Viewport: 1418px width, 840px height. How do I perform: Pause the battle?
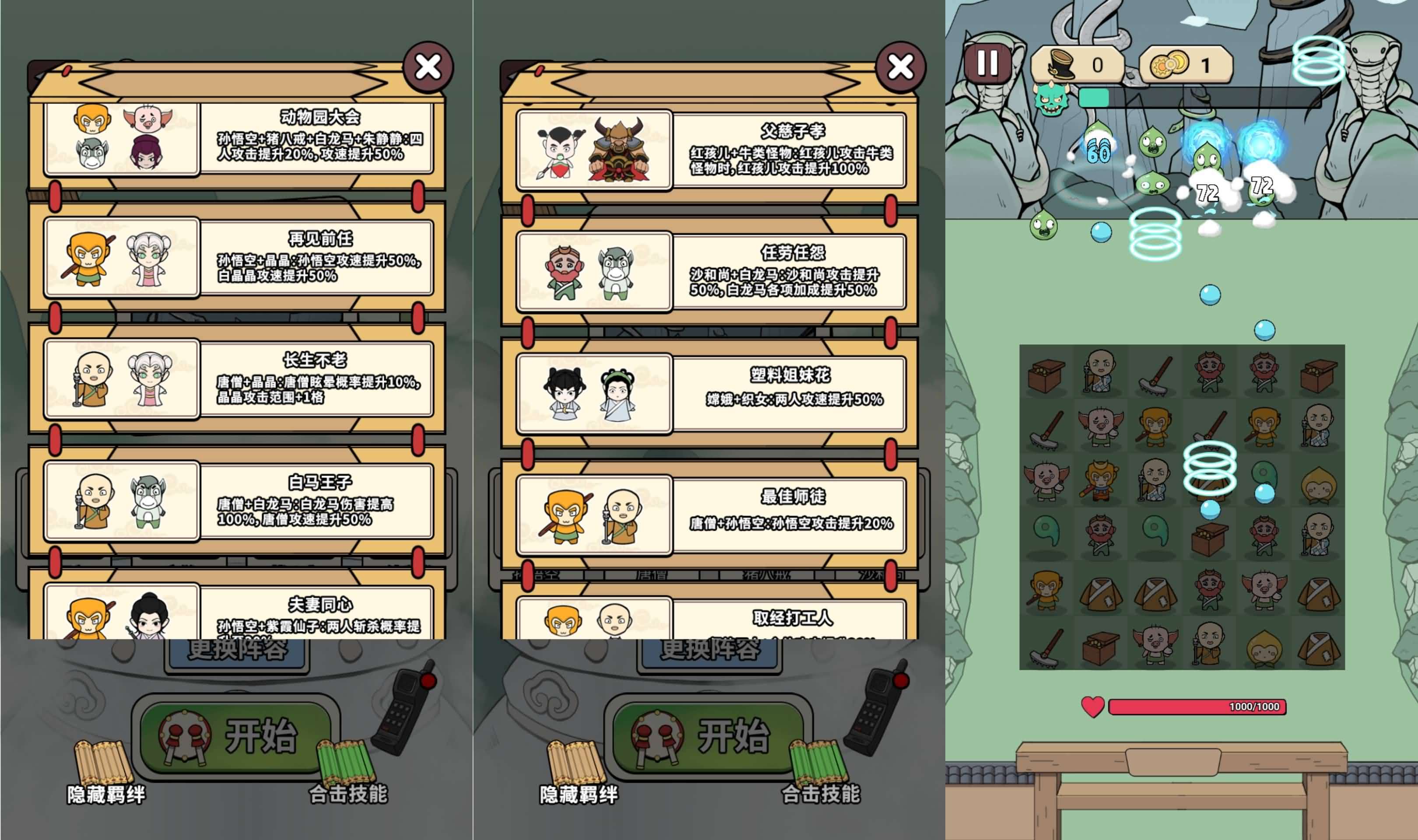(x=988, y=63)
